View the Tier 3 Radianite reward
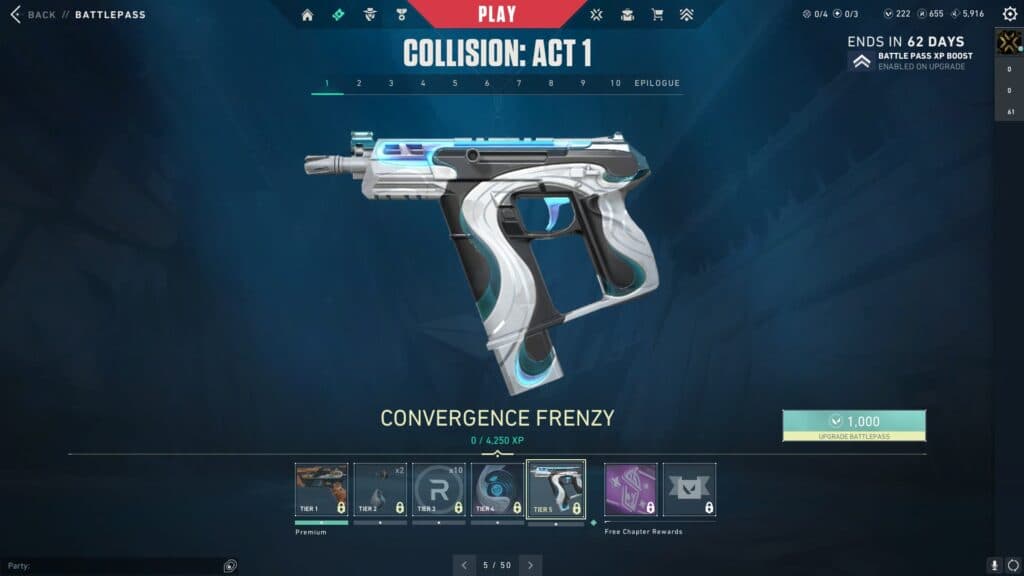Image resolution: width=1024 pixels, height=576 pixels. [x=438, y=489]
